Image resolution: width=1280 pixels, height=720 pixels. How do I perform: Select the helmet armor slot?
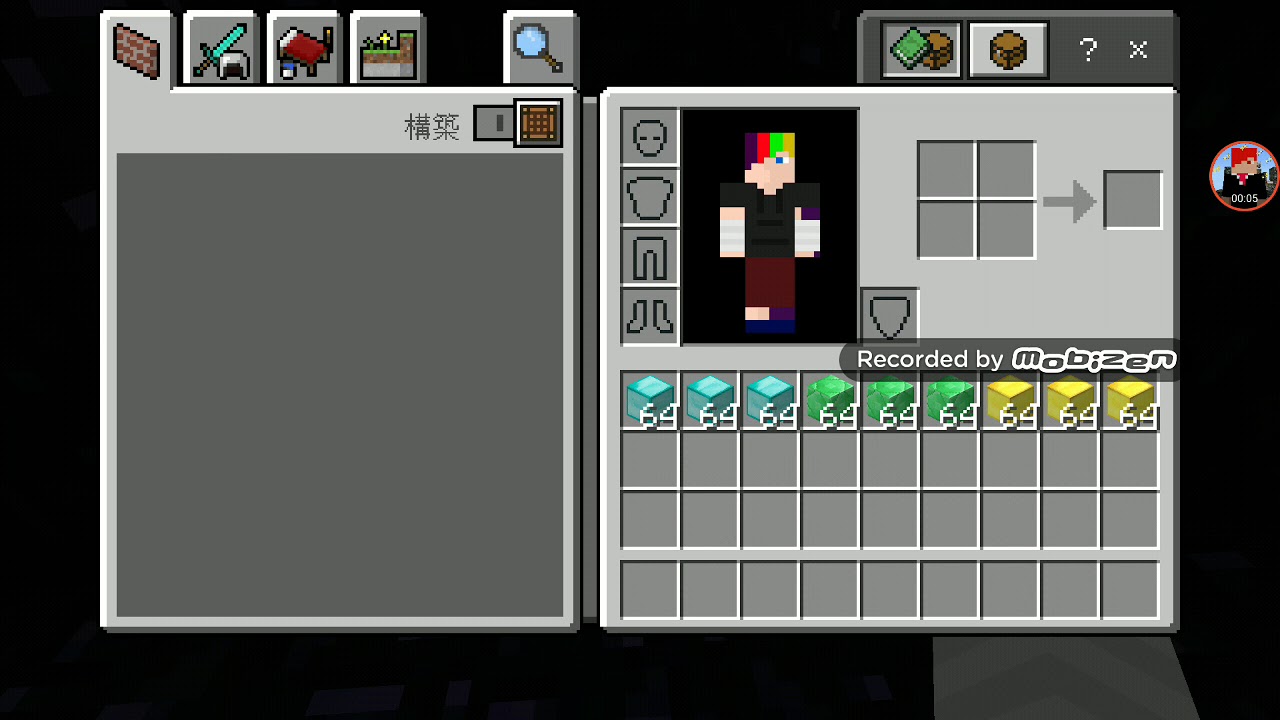[648, 136]
